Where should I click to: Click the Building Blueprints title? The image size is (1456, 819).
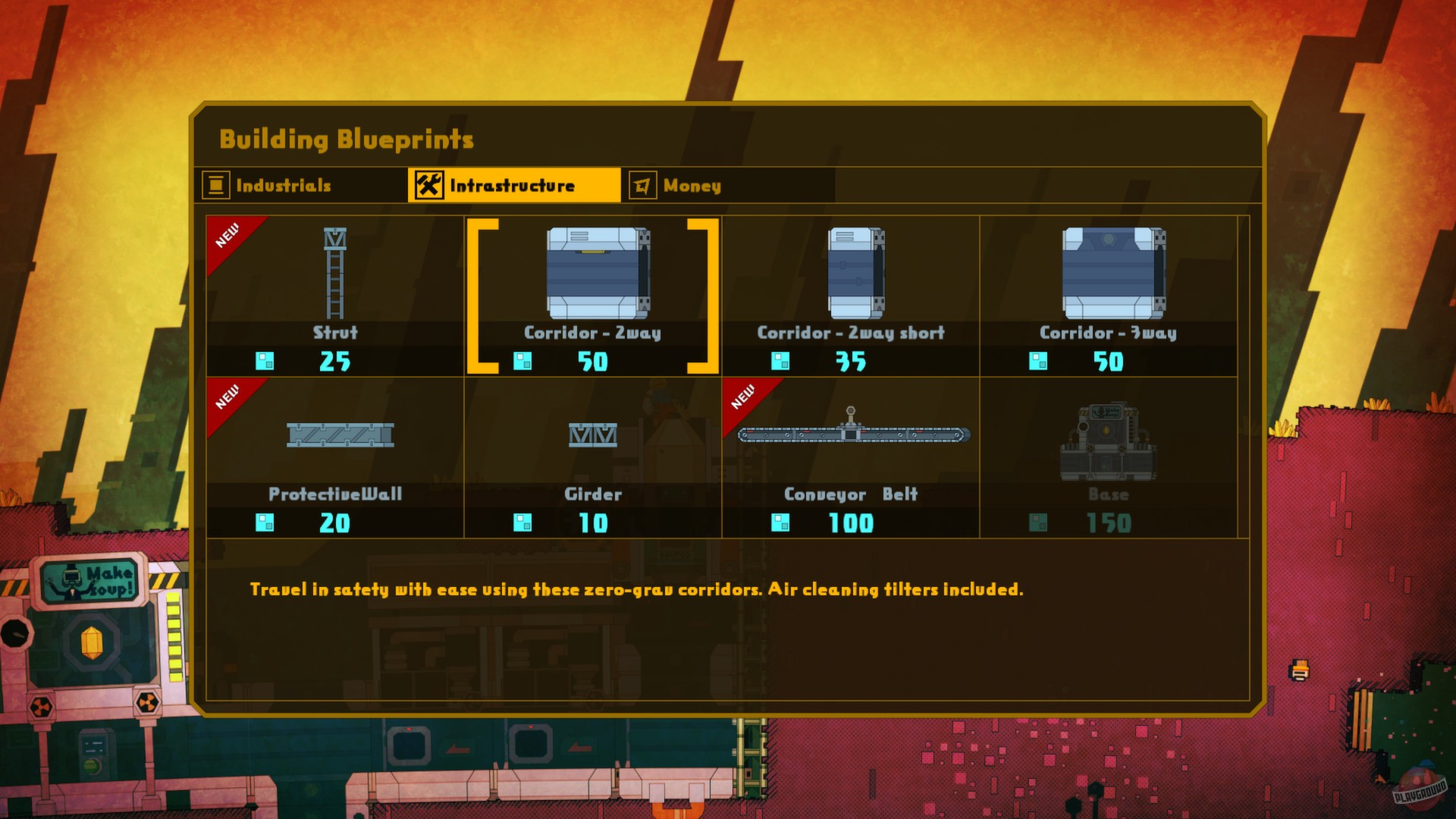point(346,139)
